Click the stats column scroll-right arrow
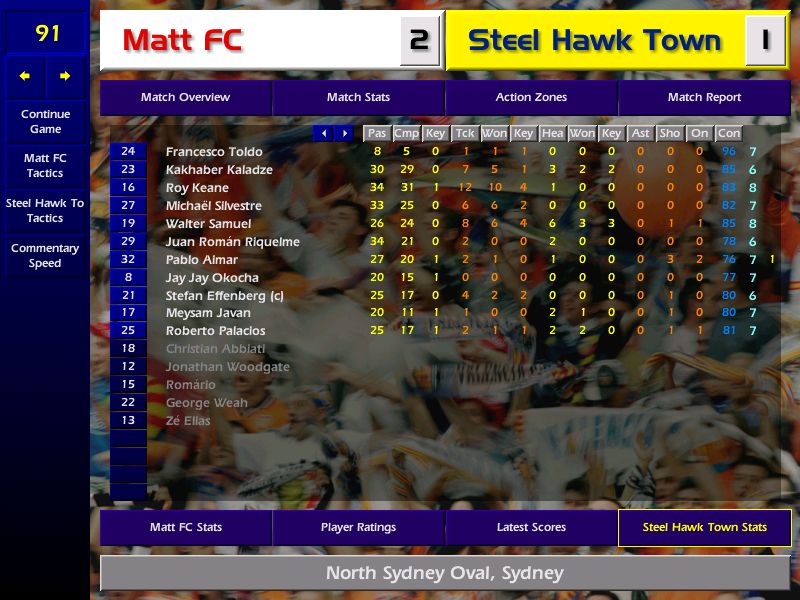This screenshot has width=800, height=600. tap(344, 133)
